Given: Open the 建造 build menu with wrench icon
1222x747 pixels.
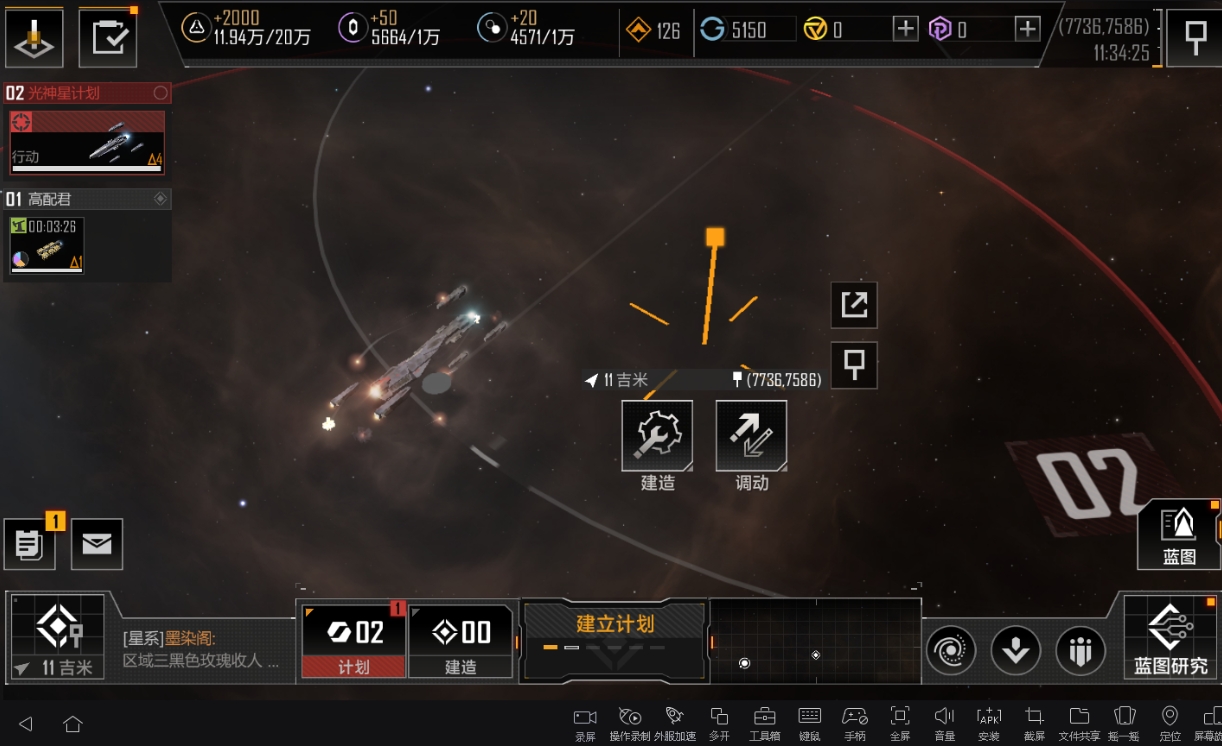Looking at the screenshot, I should [x=657, y=436].
